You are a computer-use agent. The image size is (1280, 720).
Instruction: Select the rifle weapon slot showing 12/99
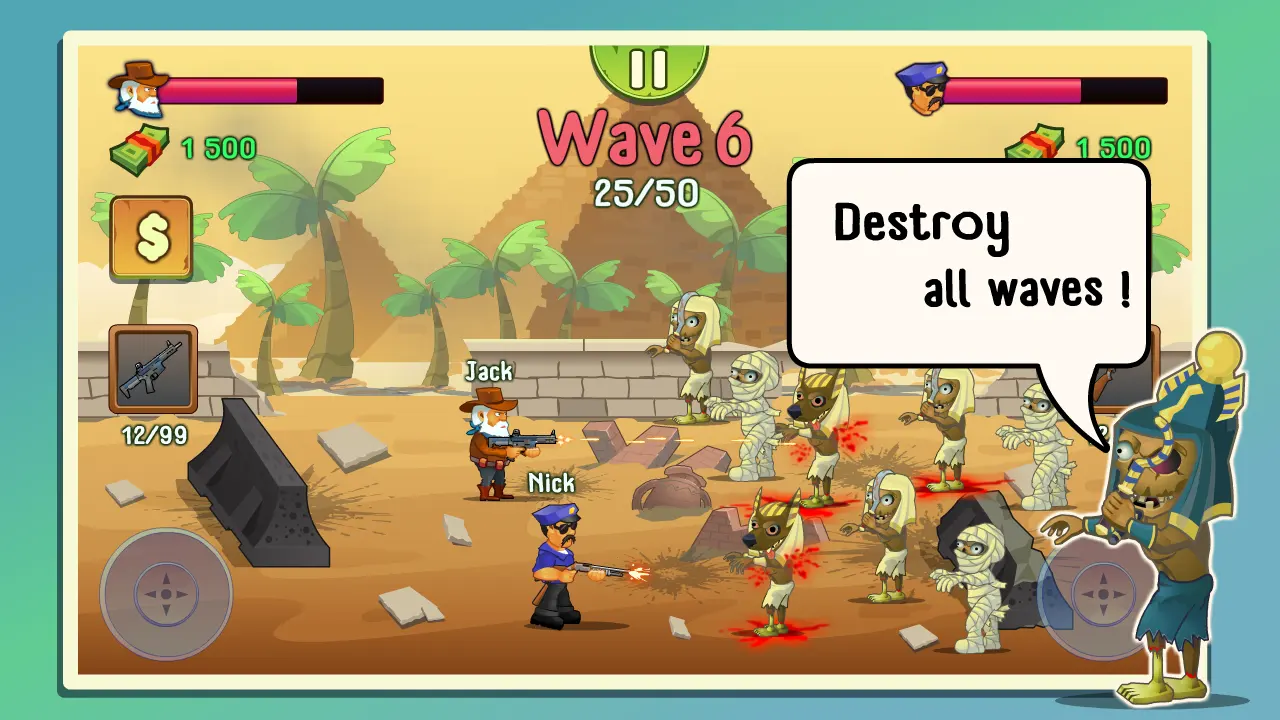[151, 370]
